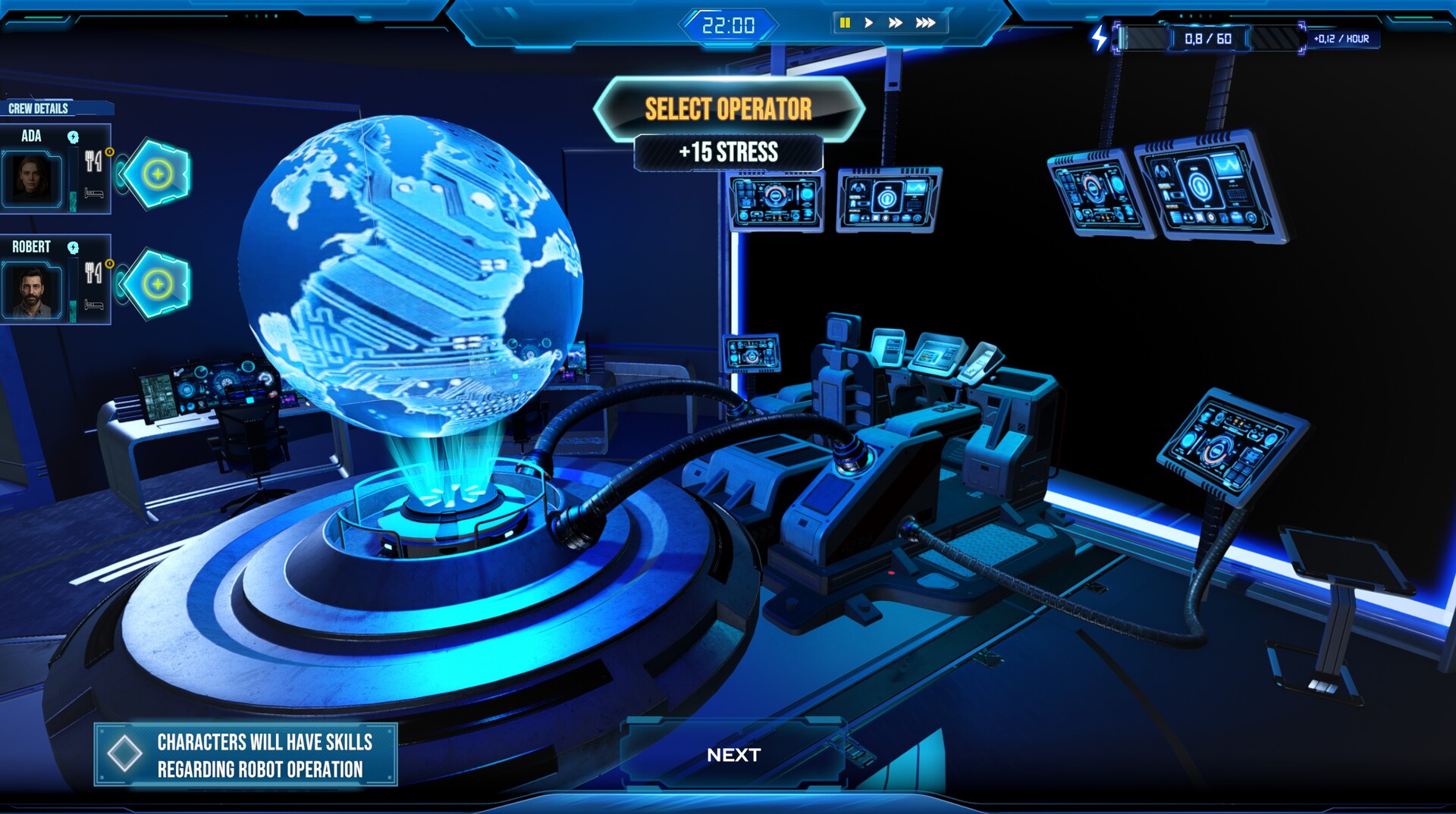Click Ada's vertical stress level bar
The image size is (1456, 814).
[x=73, y=180]
